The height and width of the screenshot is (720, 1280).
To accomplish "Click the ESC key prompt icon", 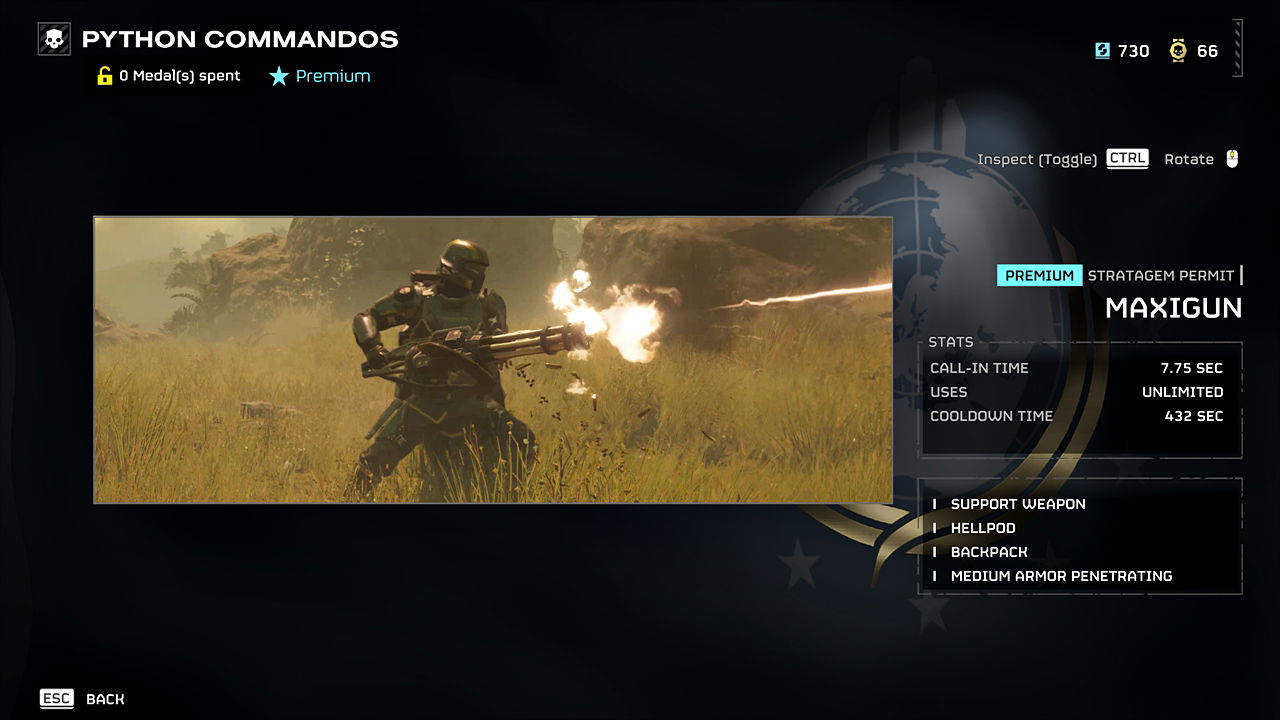I will [x=57, y=698].
